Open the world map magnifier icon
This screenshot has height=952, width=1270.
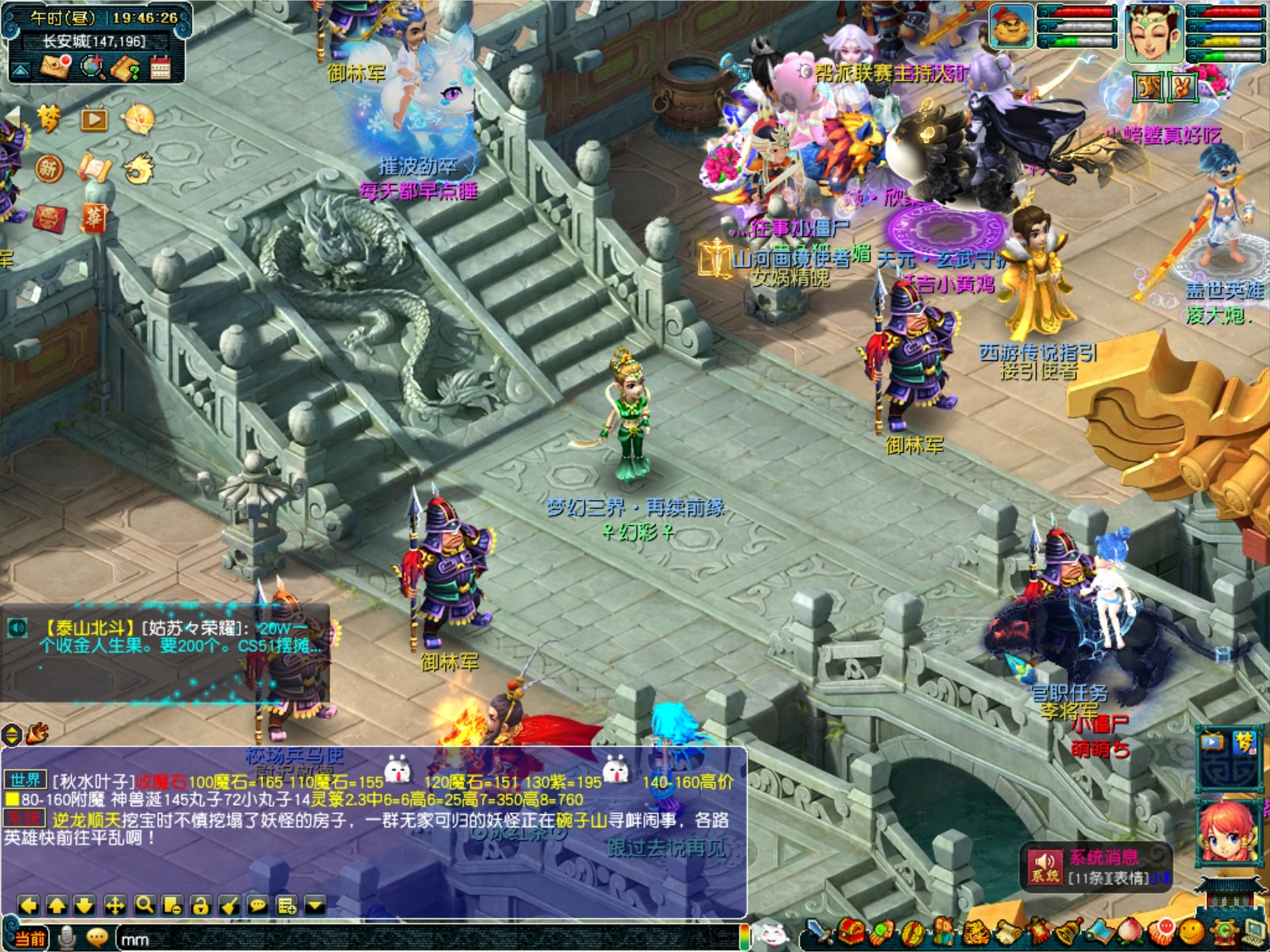pos(91,67)
